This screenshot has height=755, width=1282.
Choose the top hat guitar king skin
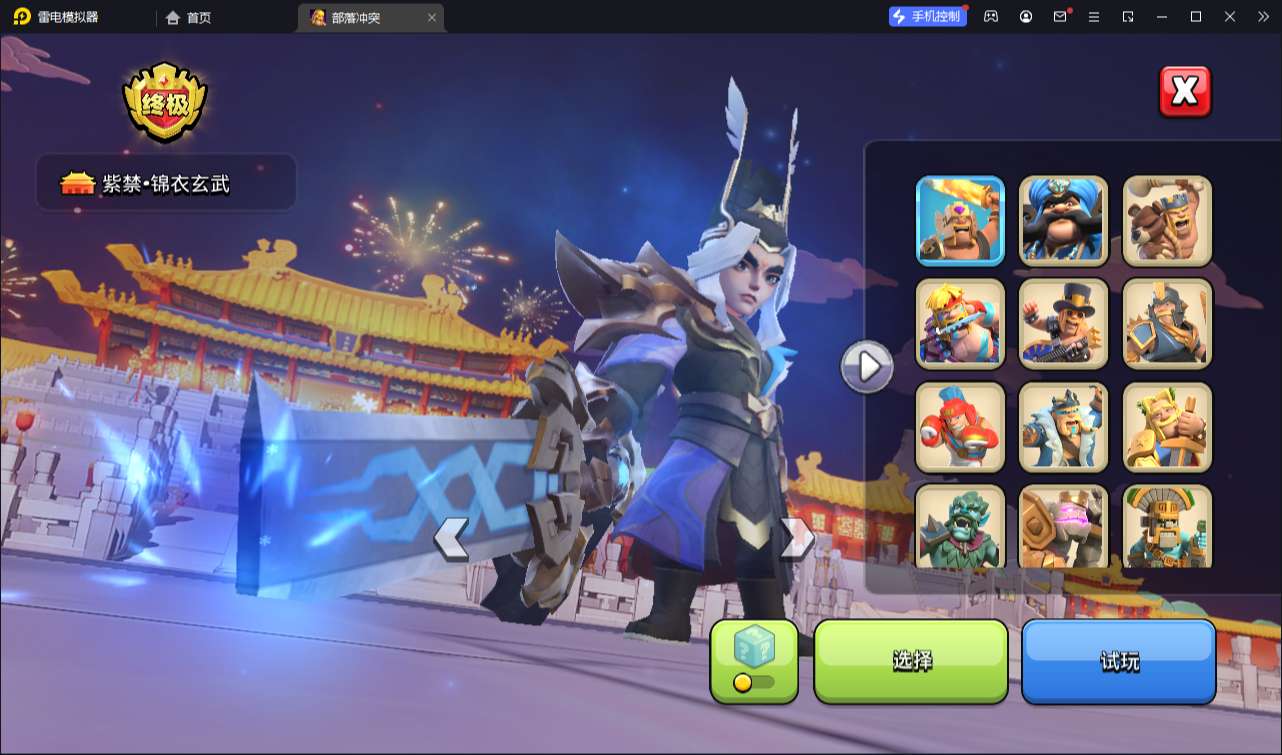pyautogui.click(x=1063, y=323)
